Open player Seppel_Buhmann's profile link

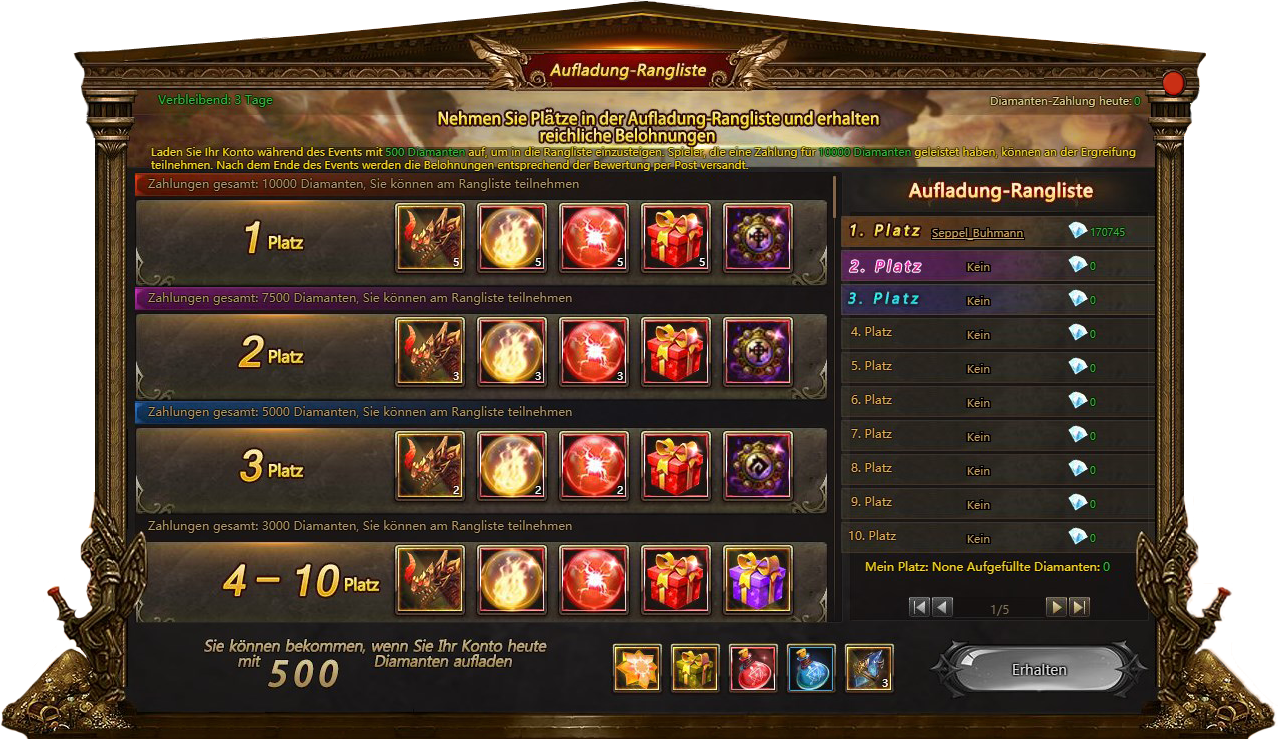977,233
